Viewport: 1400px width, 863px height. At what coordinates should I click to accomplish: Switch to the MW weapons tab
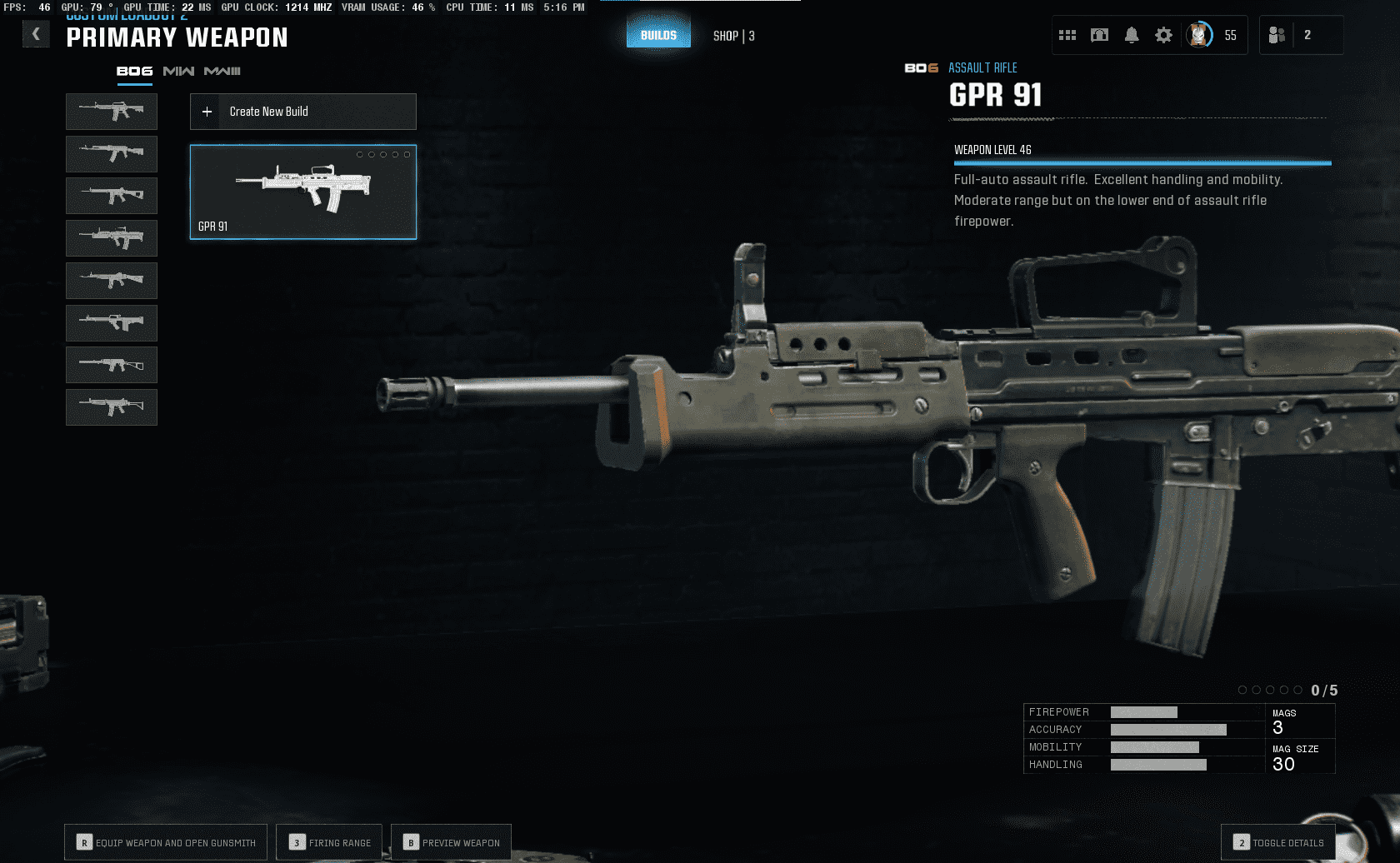click(x=178, y=72)
